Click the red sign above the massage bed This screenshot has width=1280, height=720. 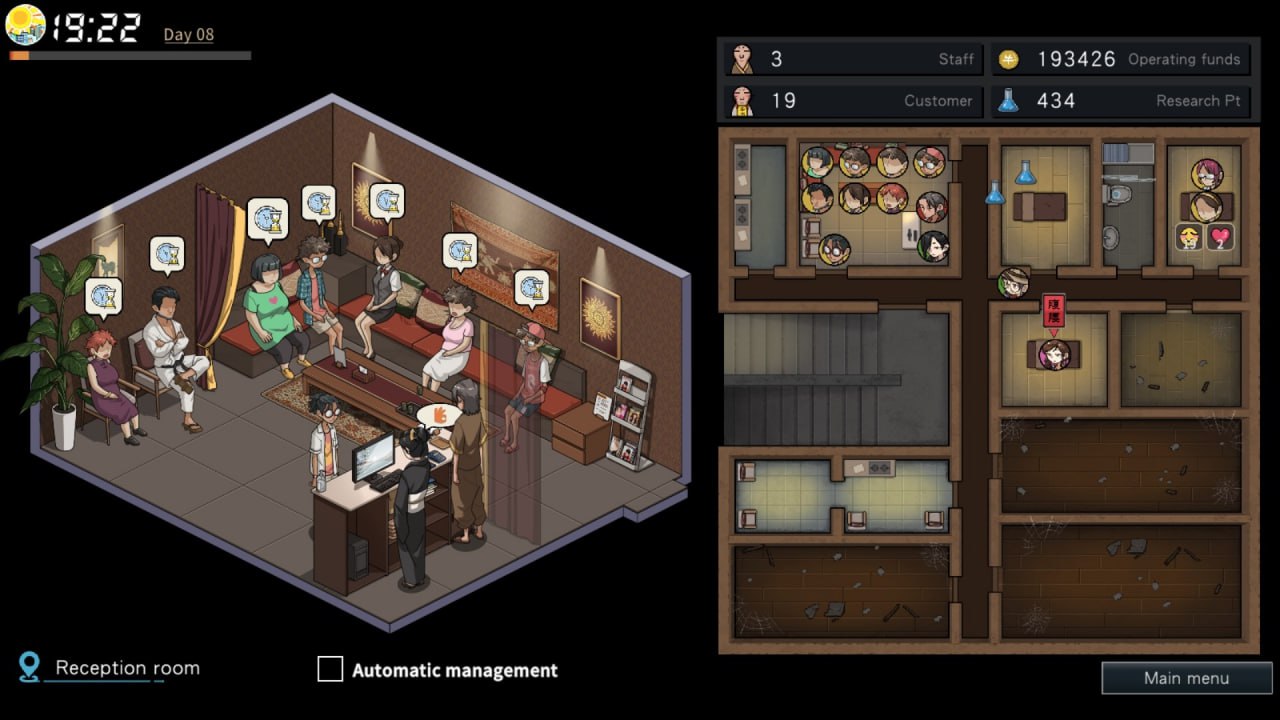(x=1052, y=310)
